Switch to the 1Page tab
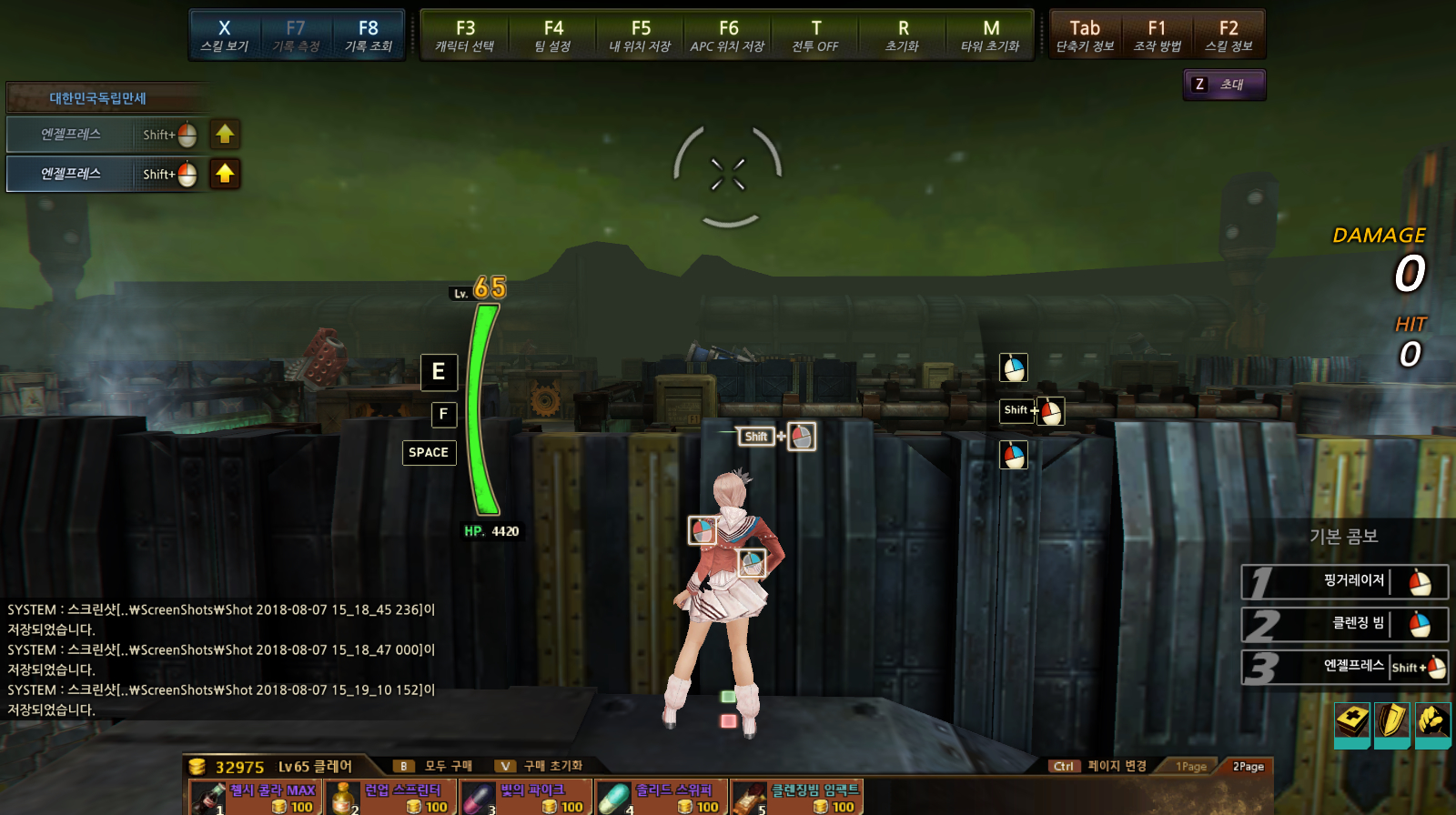This screenshot has height=815, width=1456. tap(1190, 767)
